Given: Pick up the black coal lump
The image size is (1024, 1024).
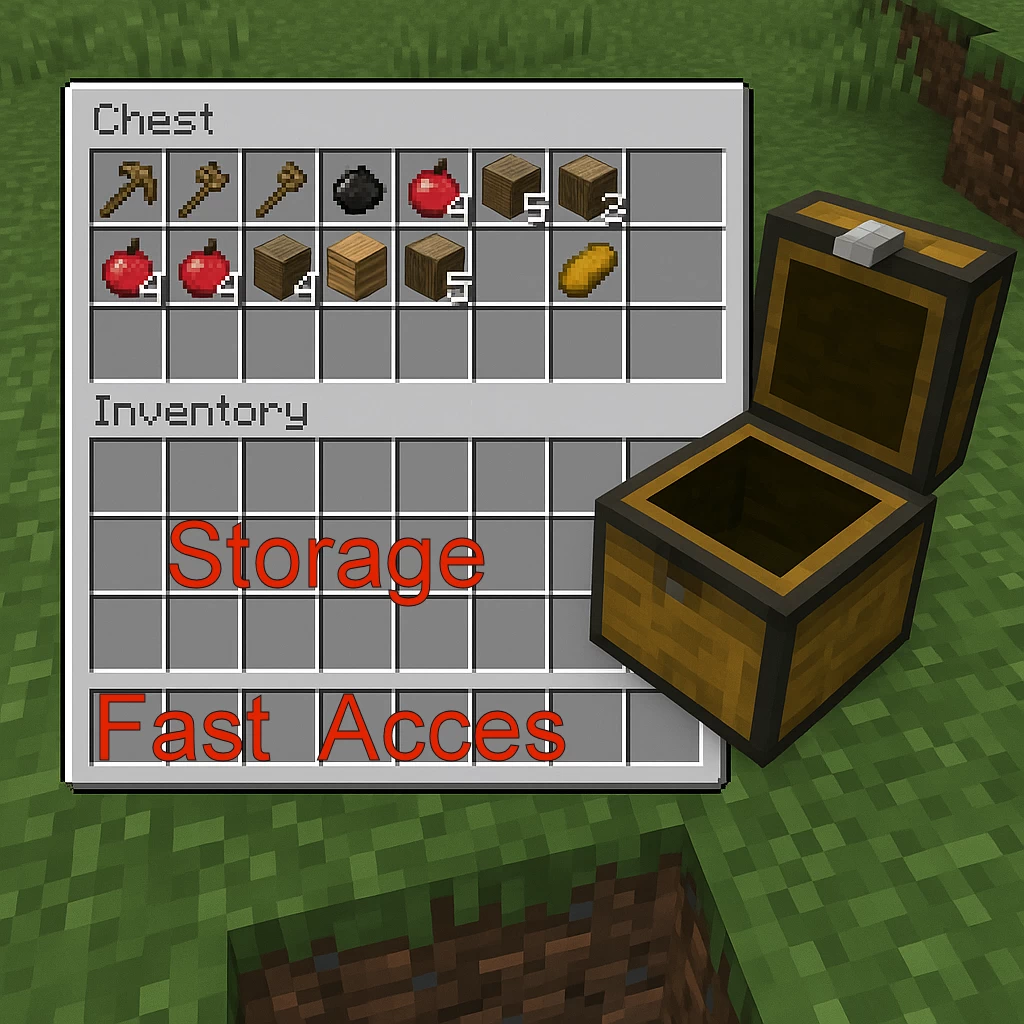Looking at the screenshot, I should pos(357,190).
